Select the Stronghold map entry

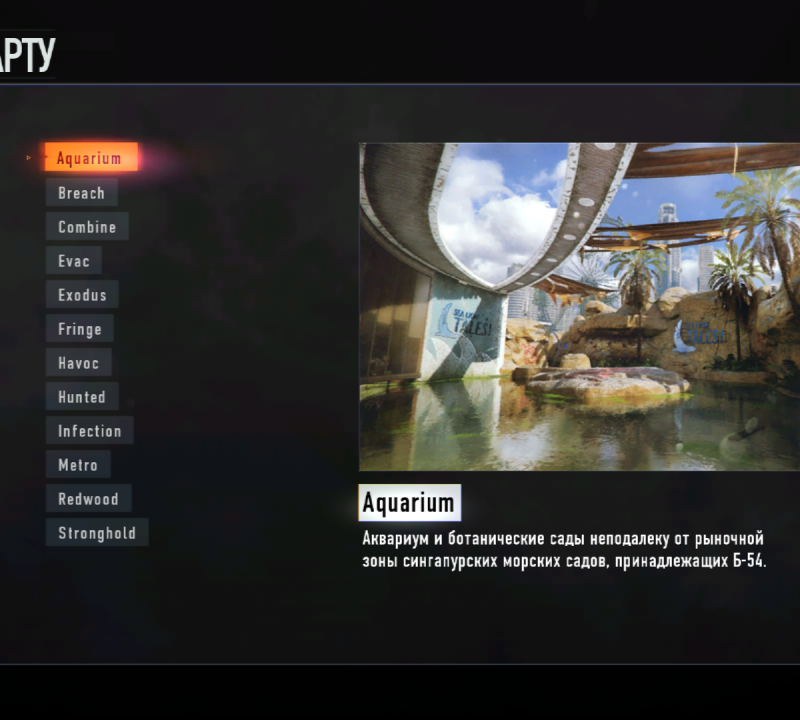tap(97, 533)
